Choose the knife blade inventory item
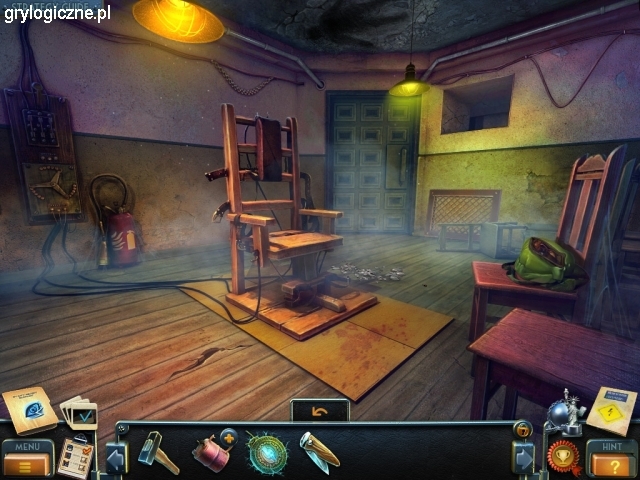640x480 pixels. click(x=319, y=451)
